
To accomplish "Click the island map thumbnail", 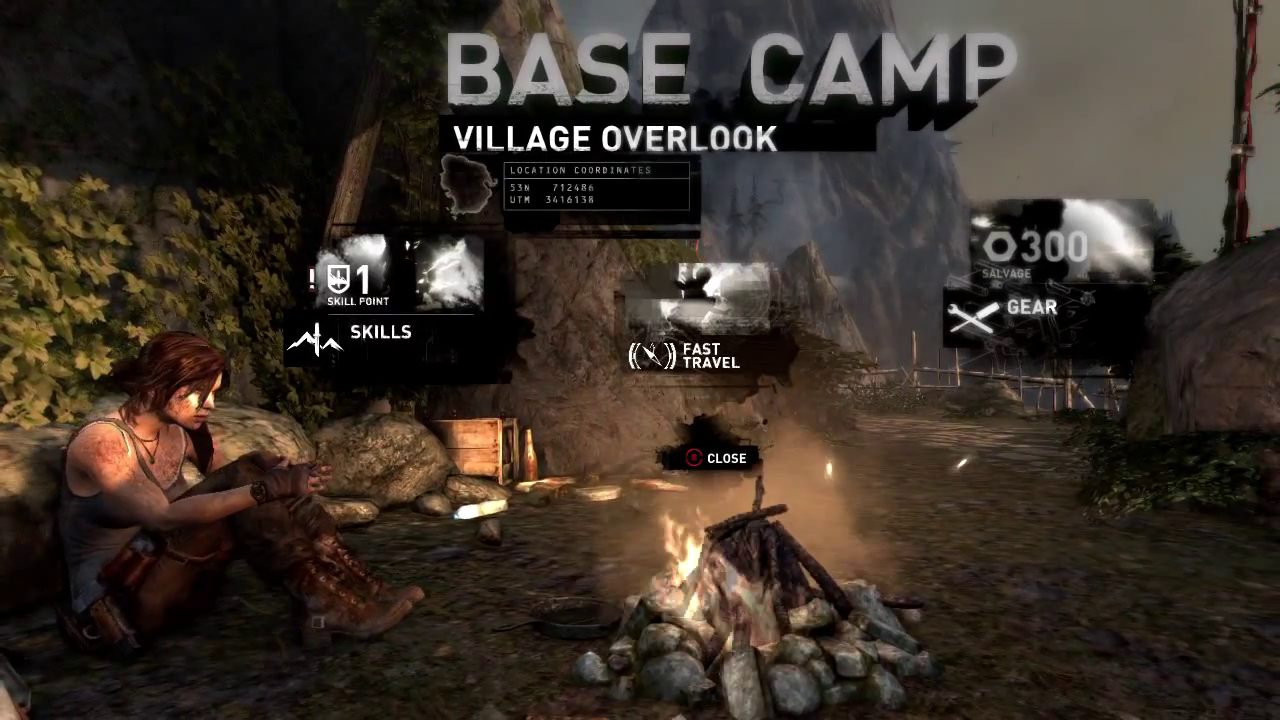I will [467, 185].
